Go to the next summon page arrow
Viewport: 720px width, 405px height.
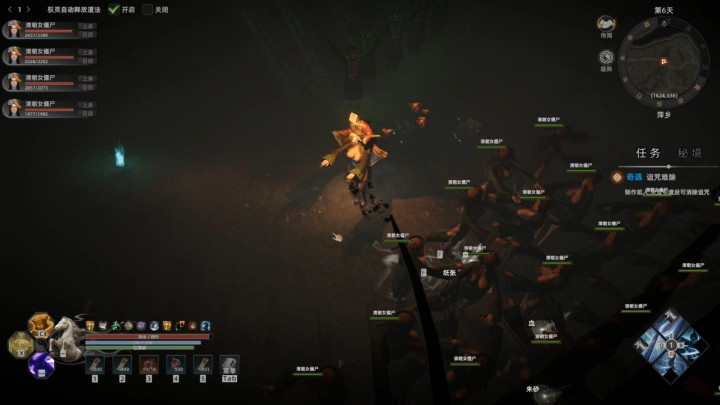28,9
